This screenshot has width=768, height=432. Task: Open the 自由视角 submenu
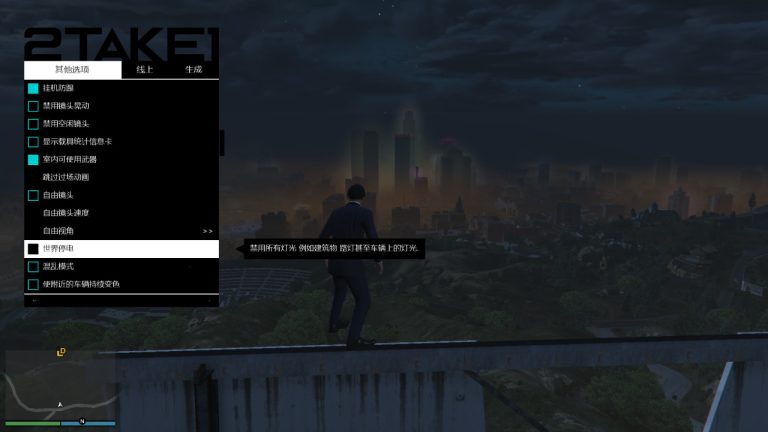coord(120,231)
